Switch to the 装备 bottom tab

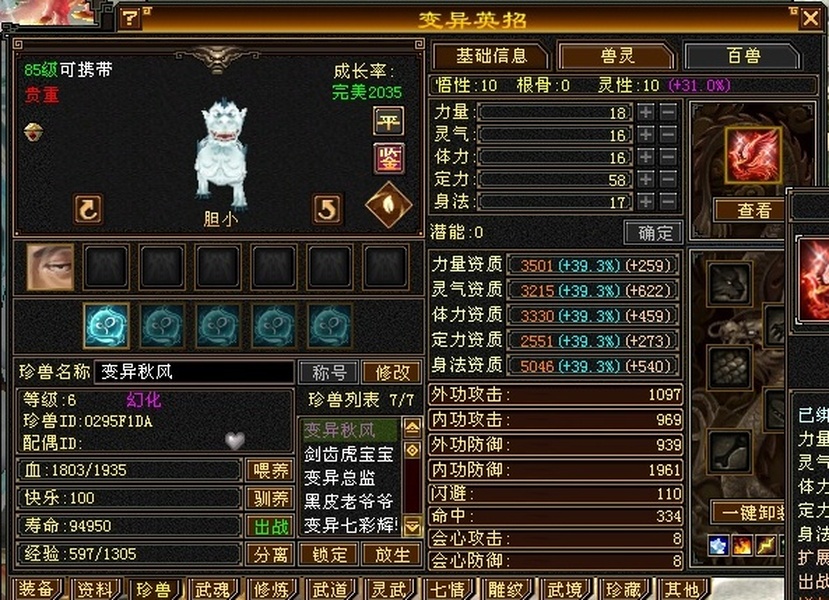click(x=36, y=589)
